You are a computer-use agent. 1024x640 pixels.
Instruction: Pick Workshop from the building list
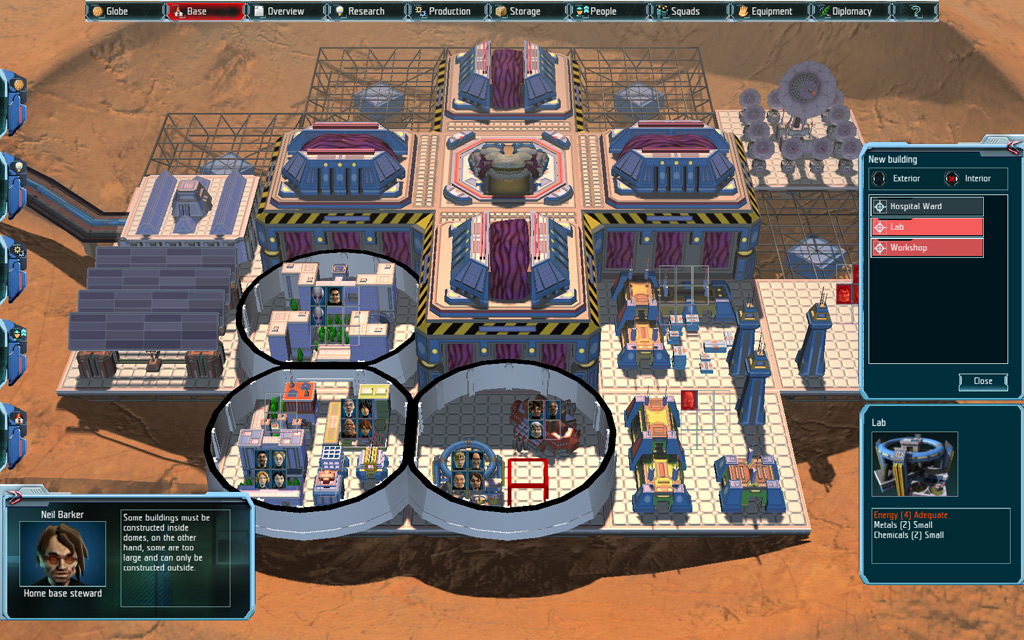[x=927, y=247]
